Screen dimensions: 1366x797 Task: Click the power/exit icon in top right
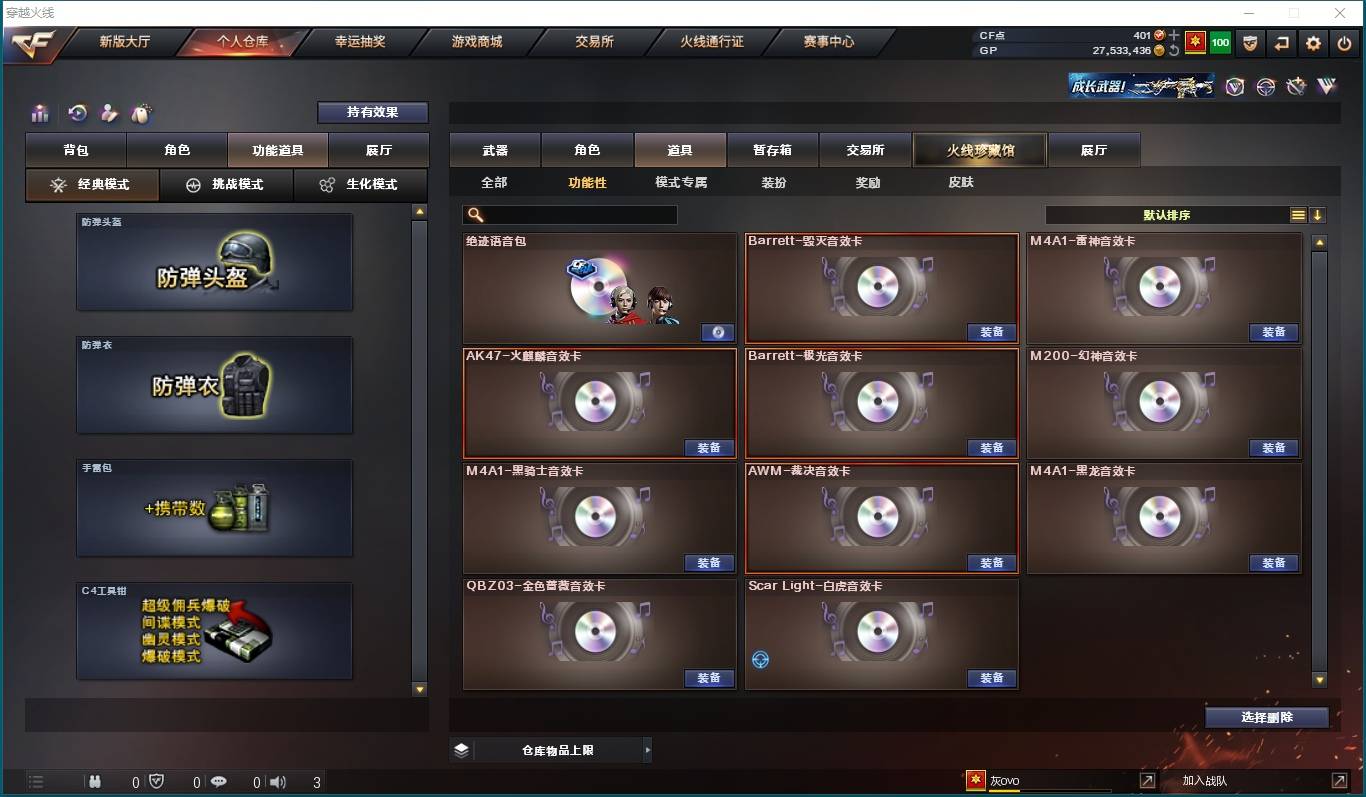(x=1343, y=42)
